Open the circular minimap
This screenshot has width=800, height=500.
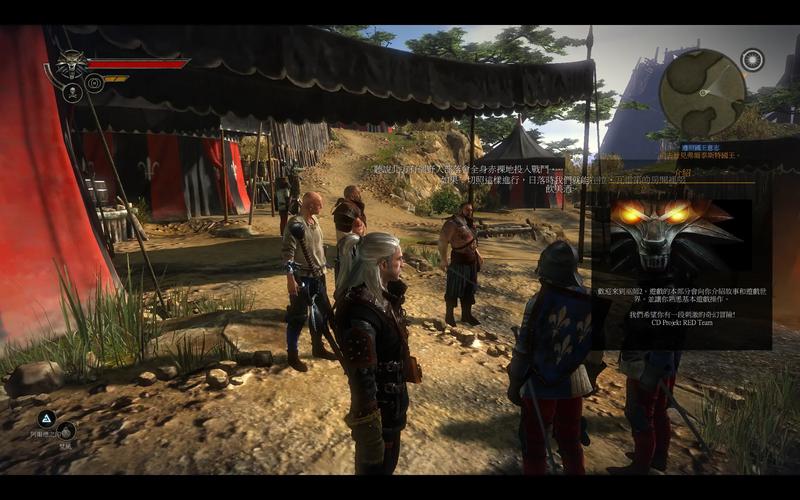click(x=702, y=92)
